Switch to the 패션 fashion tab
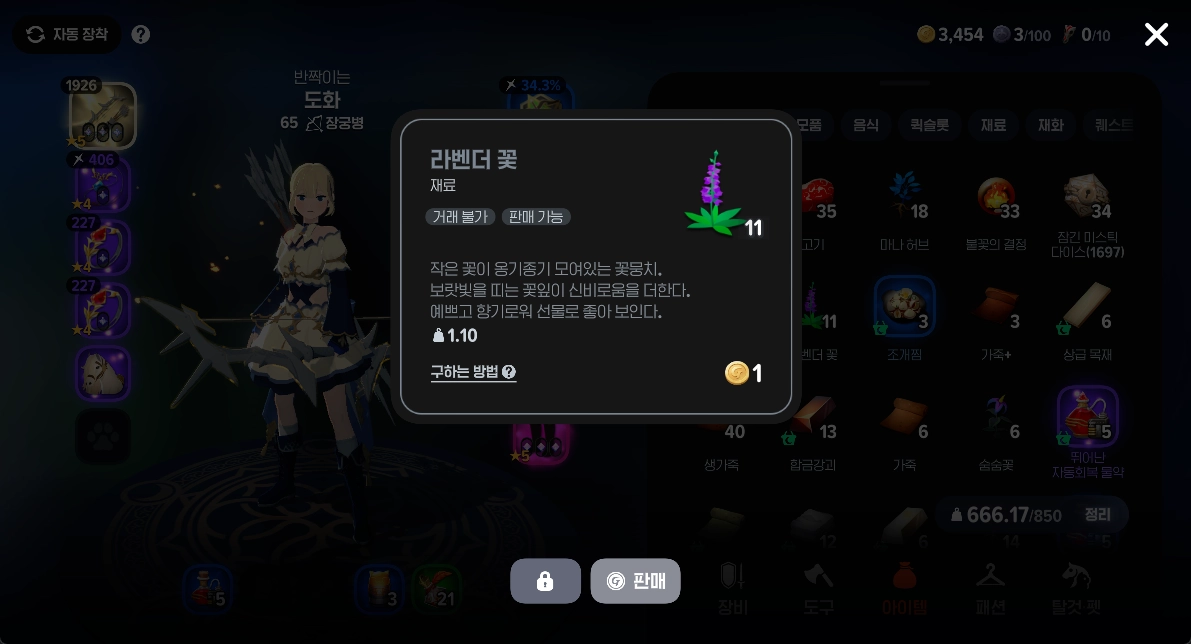Screen dimensions: 1191x644 coord(990,588)
